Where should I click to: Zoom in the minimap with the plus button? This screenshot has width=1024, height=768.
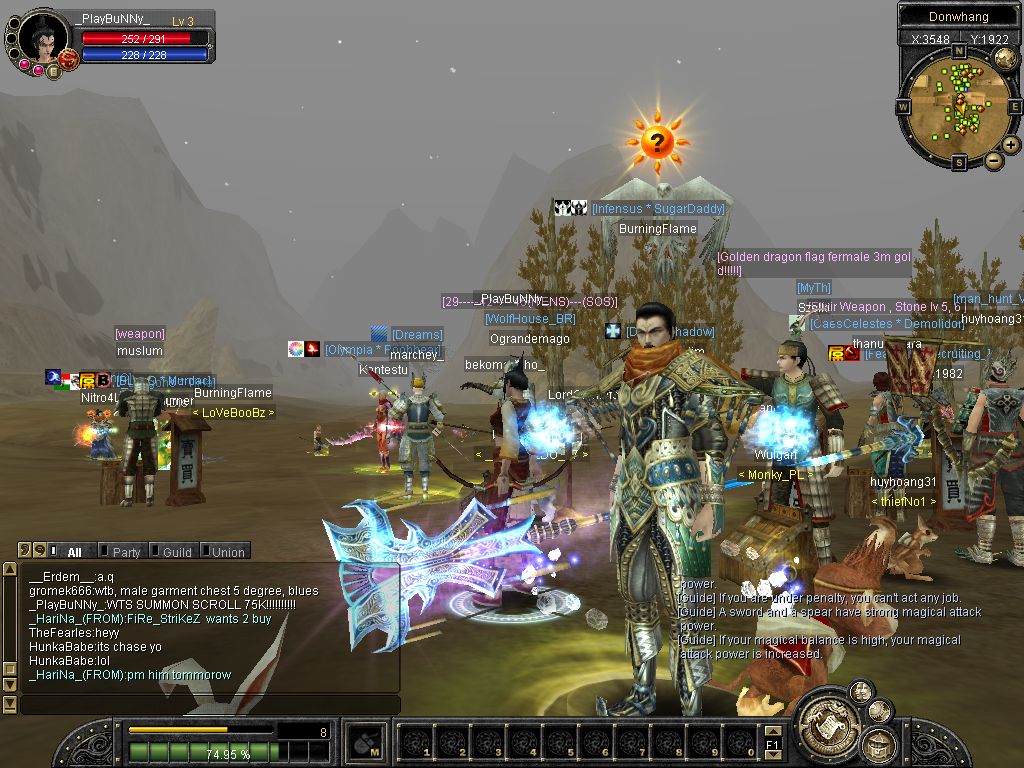pos(1011,144)
